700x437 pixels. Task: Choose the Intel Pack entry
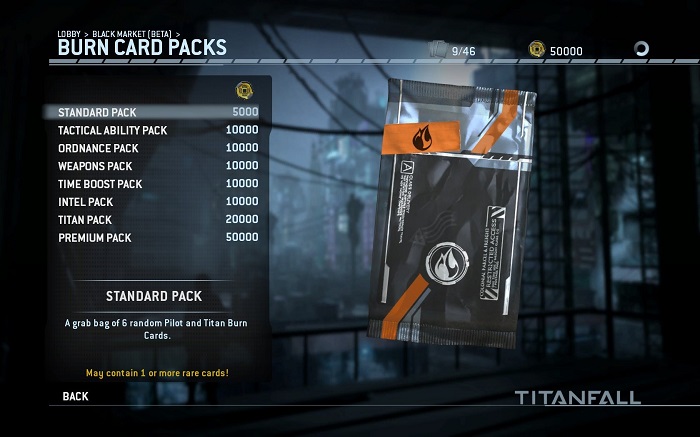click(x=150, y=202)
